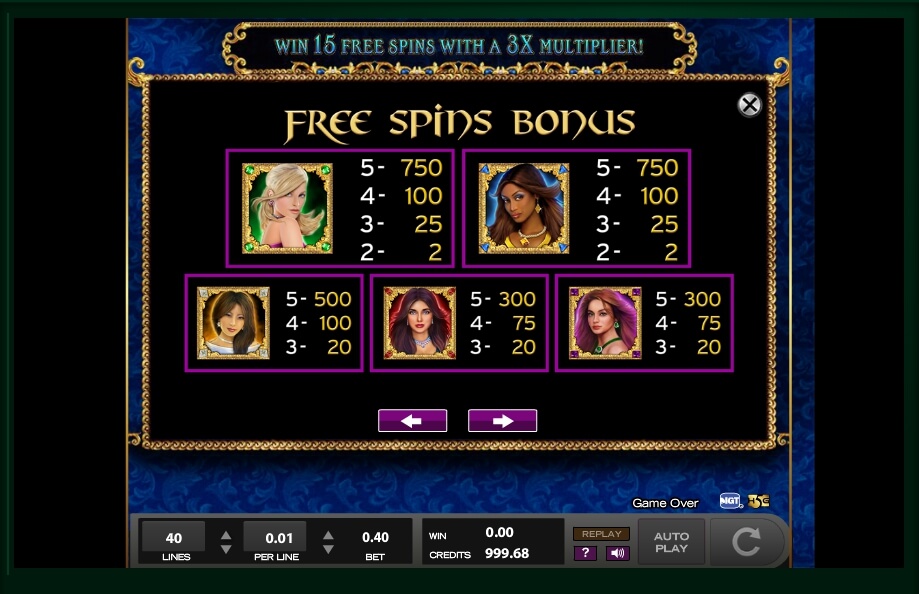Lower the per line bet amount

(x=328, y=549)
